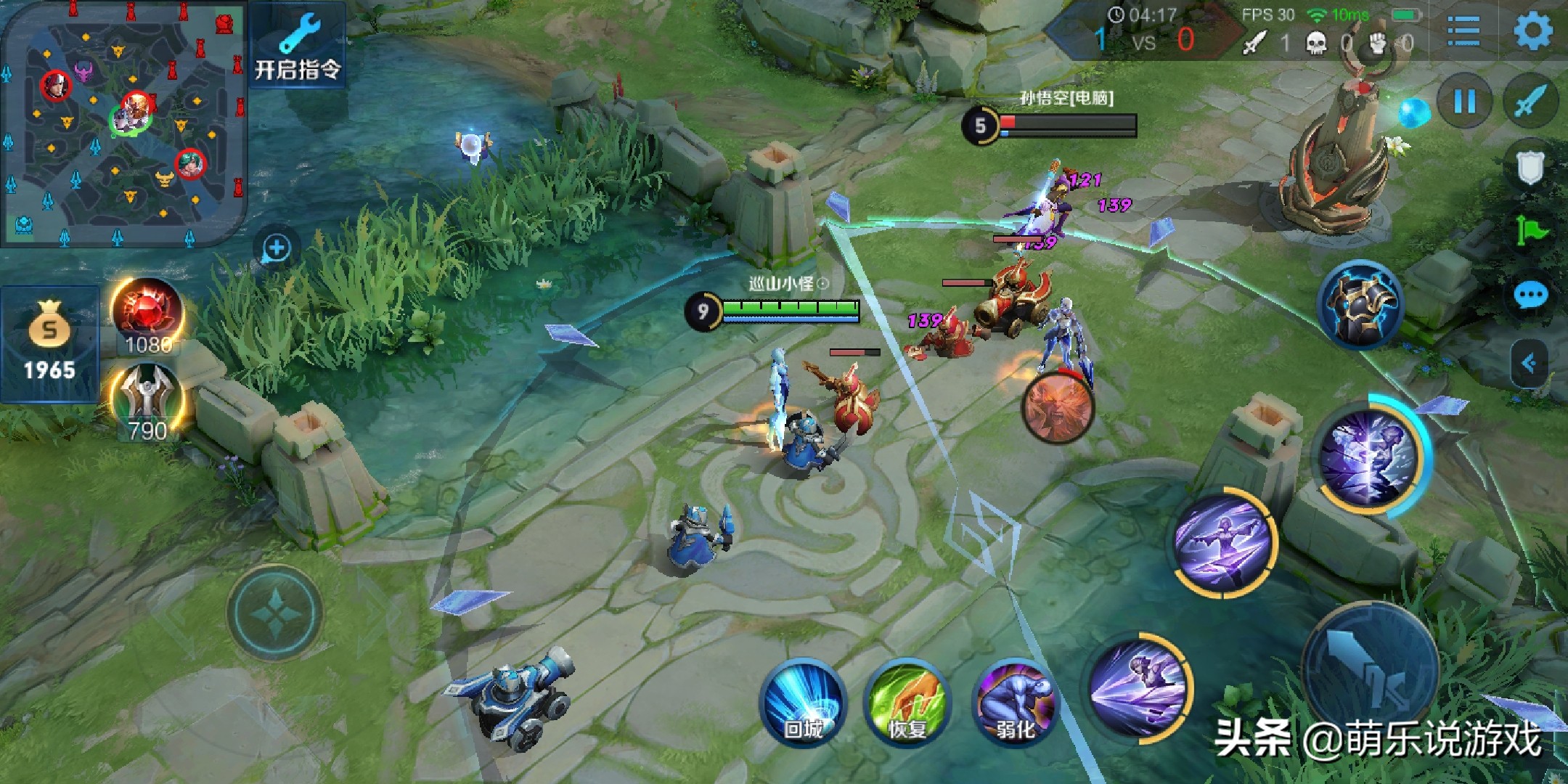Tap the shield signal icon
This screenshot has width=1568, height=784.
tap(1530, 167)
